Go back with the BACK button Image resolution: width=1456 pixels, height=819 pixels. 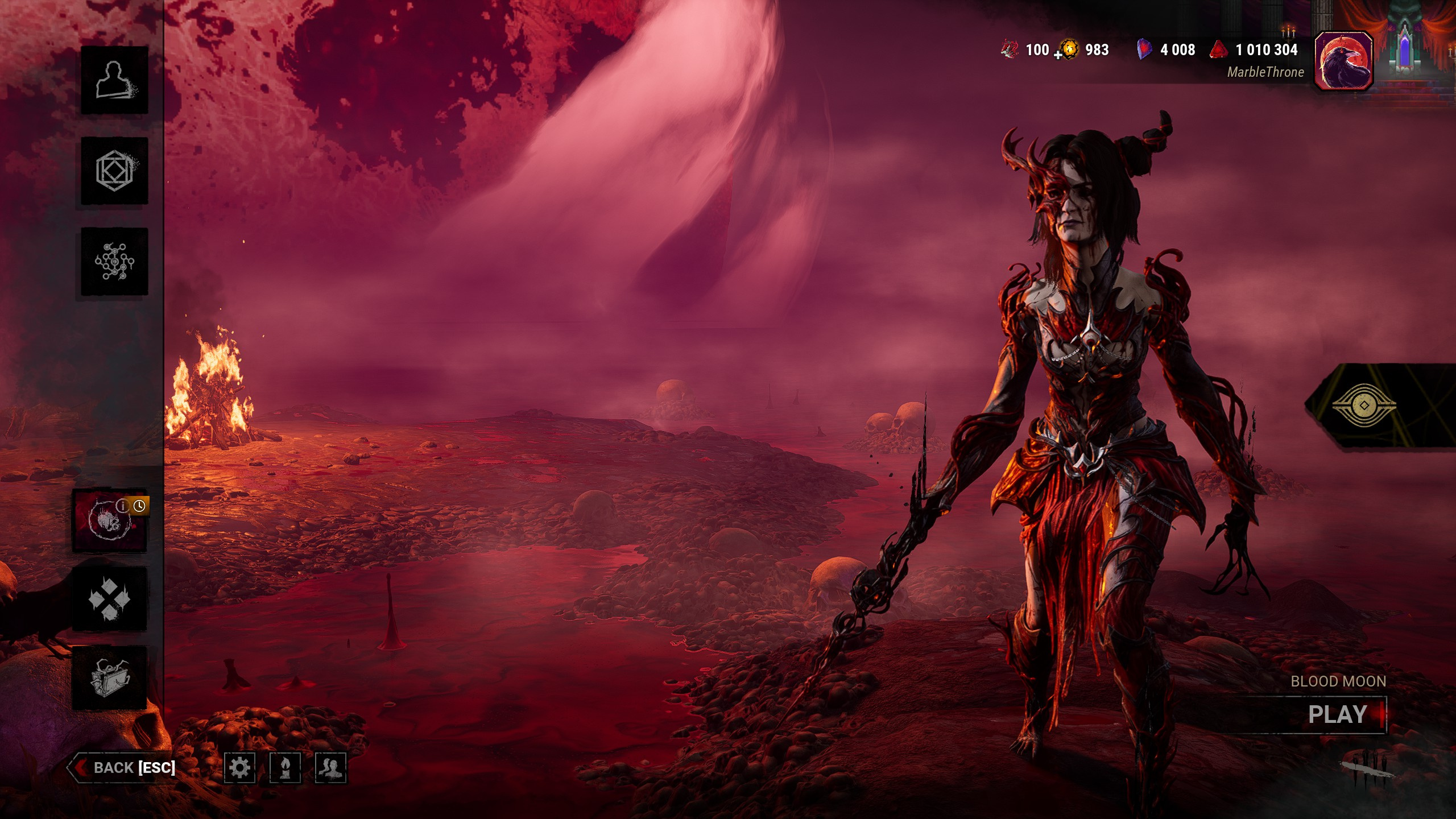[x=122, y=768]
